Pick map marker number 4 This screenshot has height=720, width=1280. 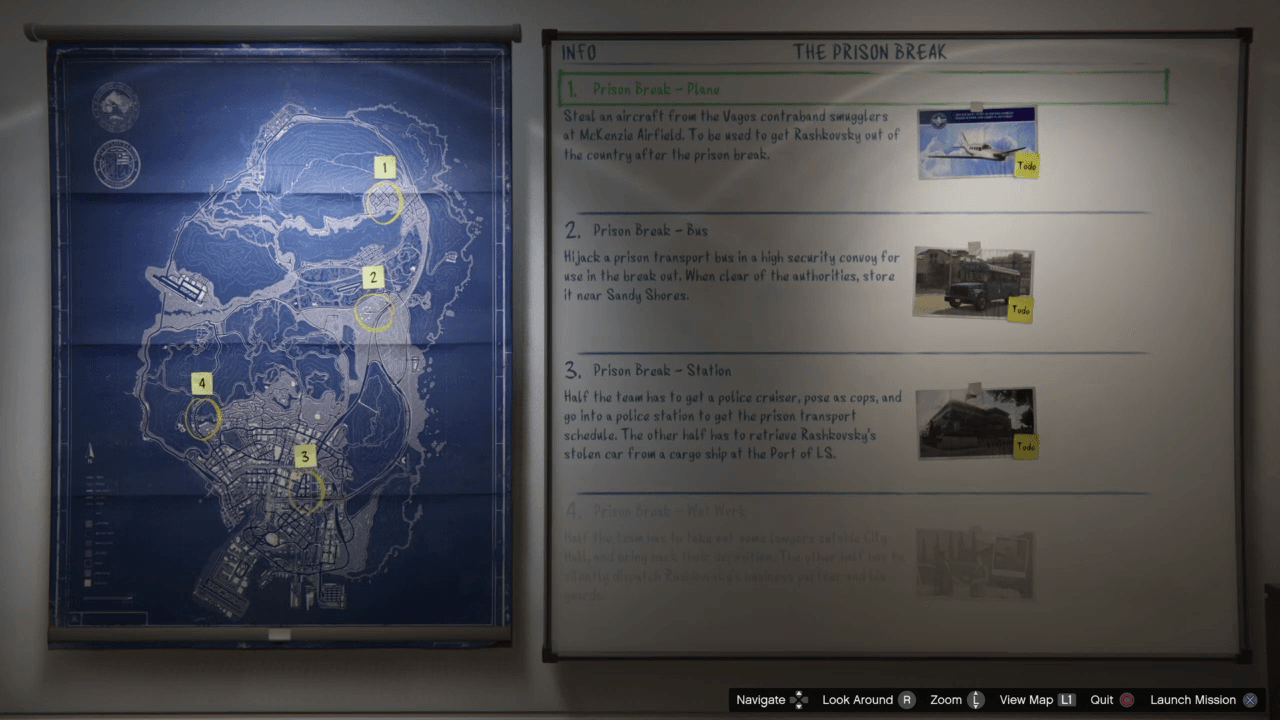pyautogui.click(x=202, y=384)
